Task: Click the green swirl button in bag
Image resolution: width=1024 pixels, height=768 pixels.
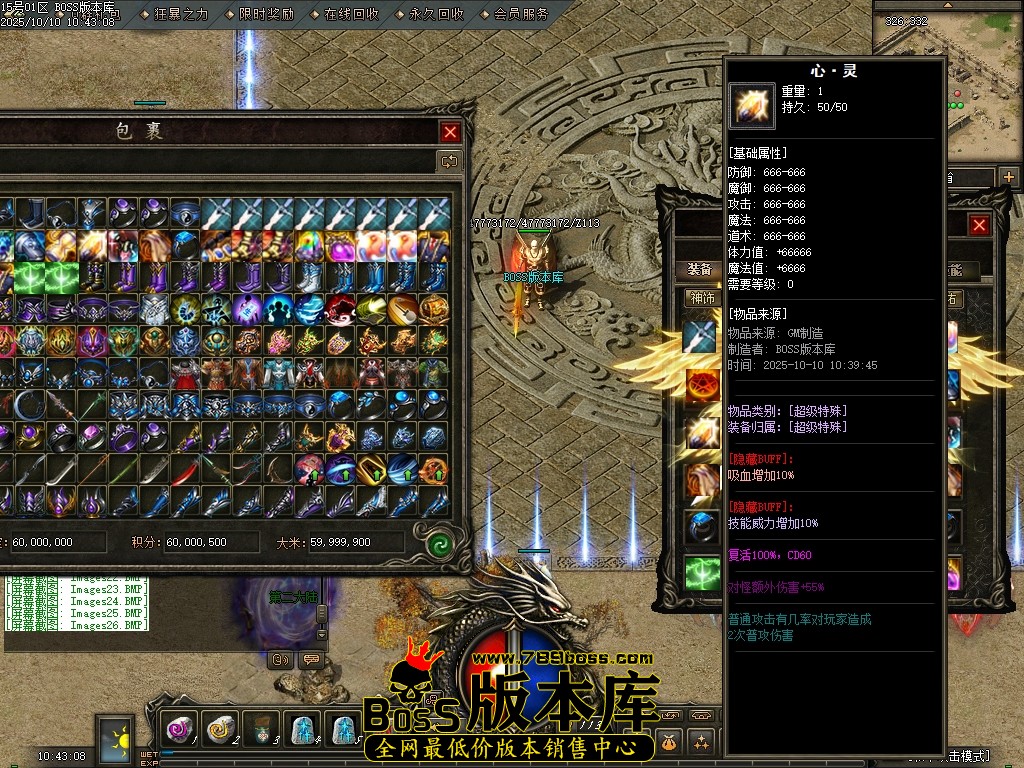Action: [x=440, y=545]
